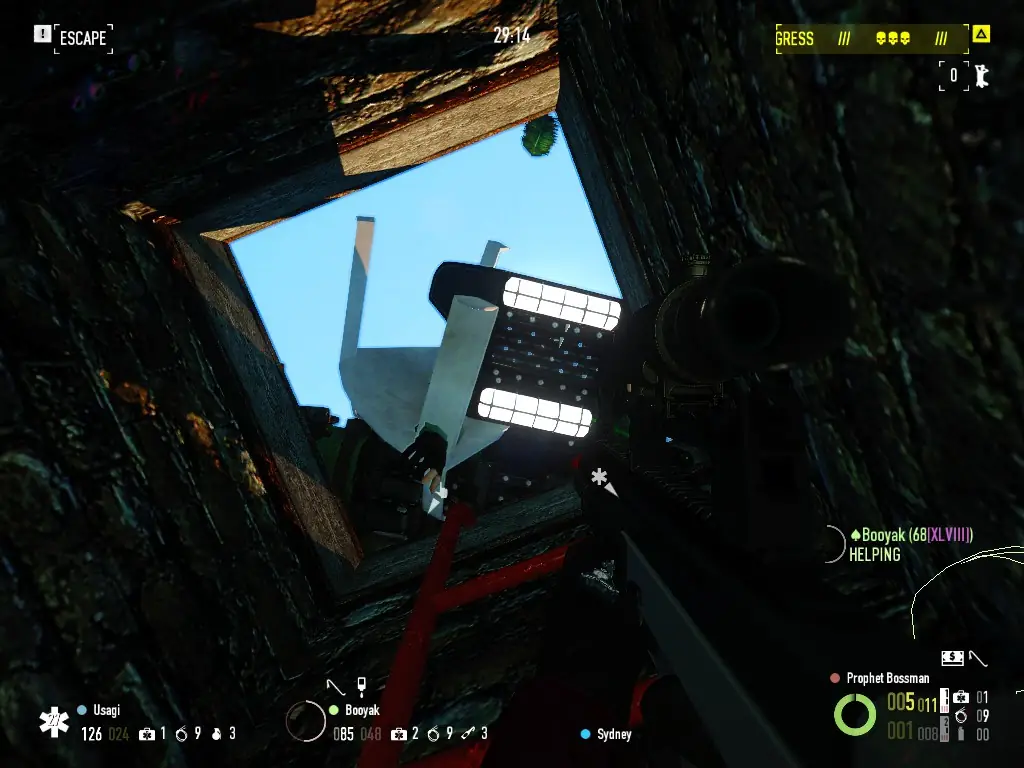Select the hostage count icon
1024x768 pixels.
(x=981, y=76)
